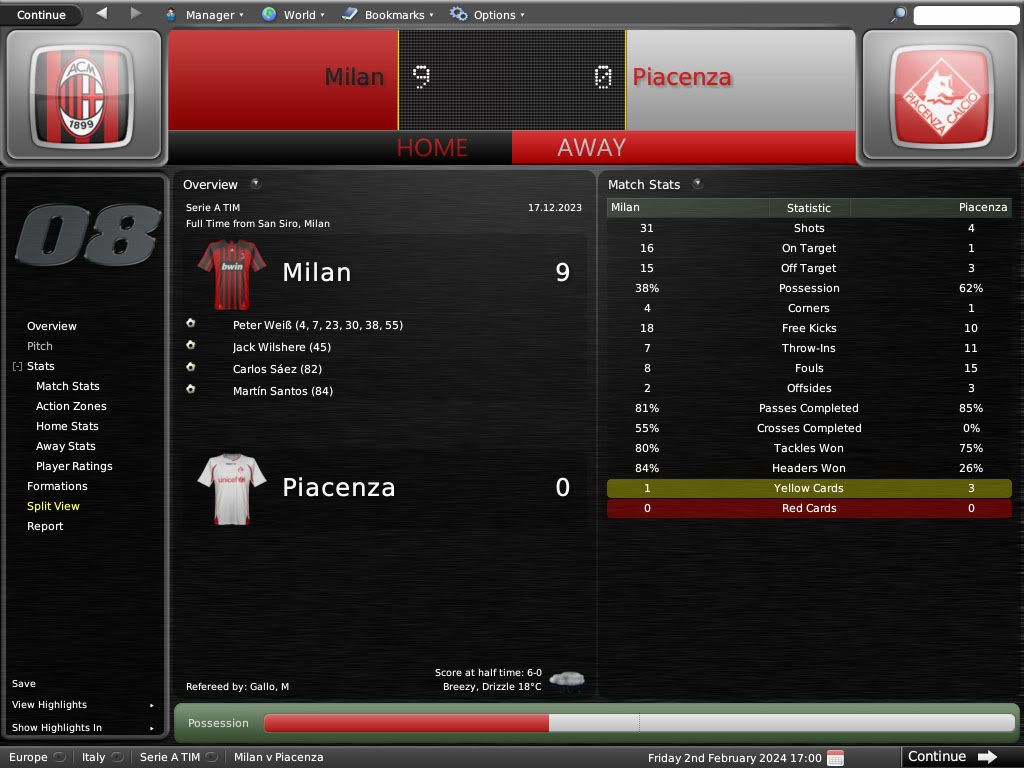This screenshot has height=768, width=1024.
Task: Switch to the HOME tab
Action: tap(432, 148)
